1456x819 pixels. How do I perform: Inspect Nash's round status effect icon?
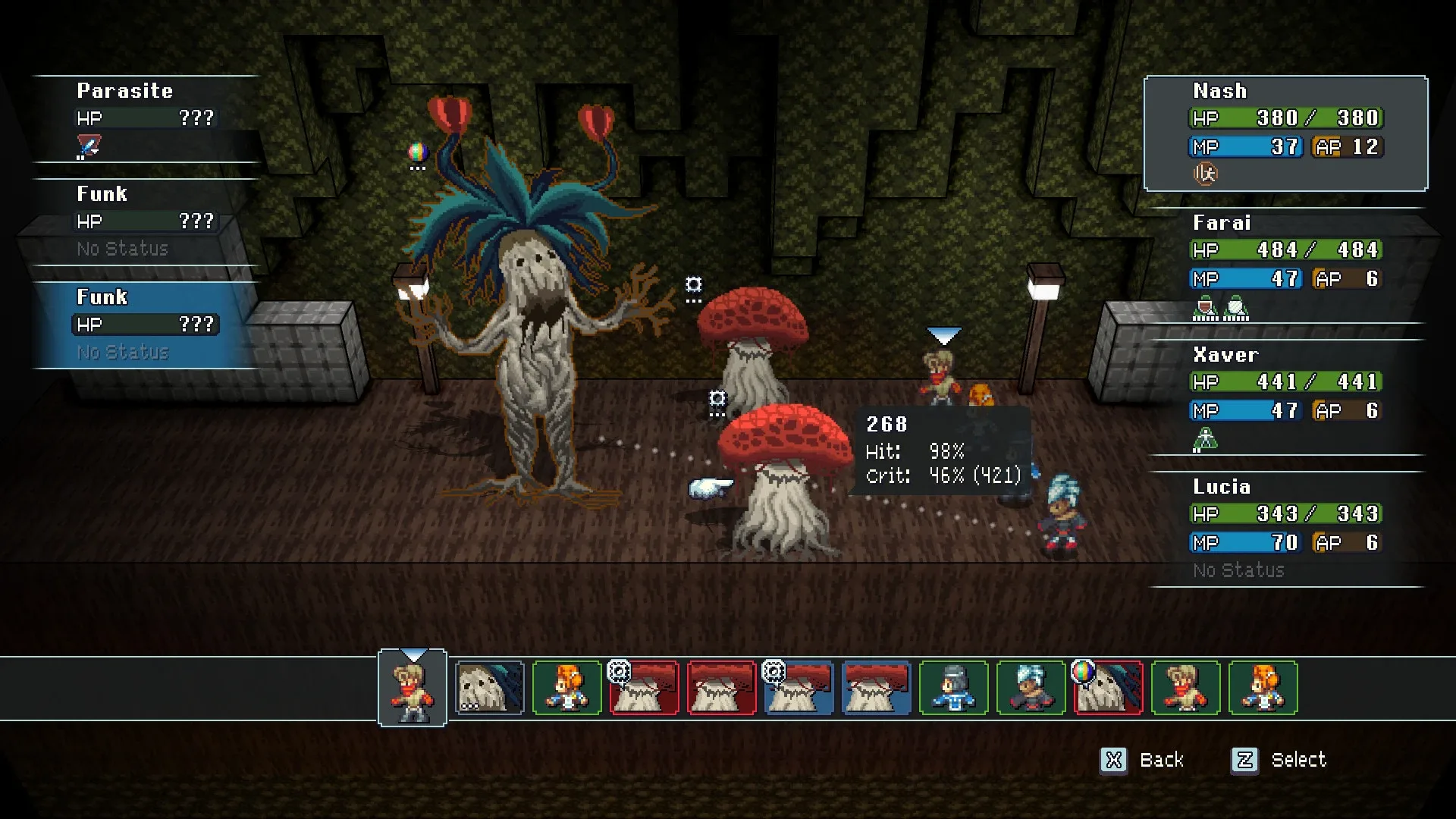click(x=1205, y=174)
